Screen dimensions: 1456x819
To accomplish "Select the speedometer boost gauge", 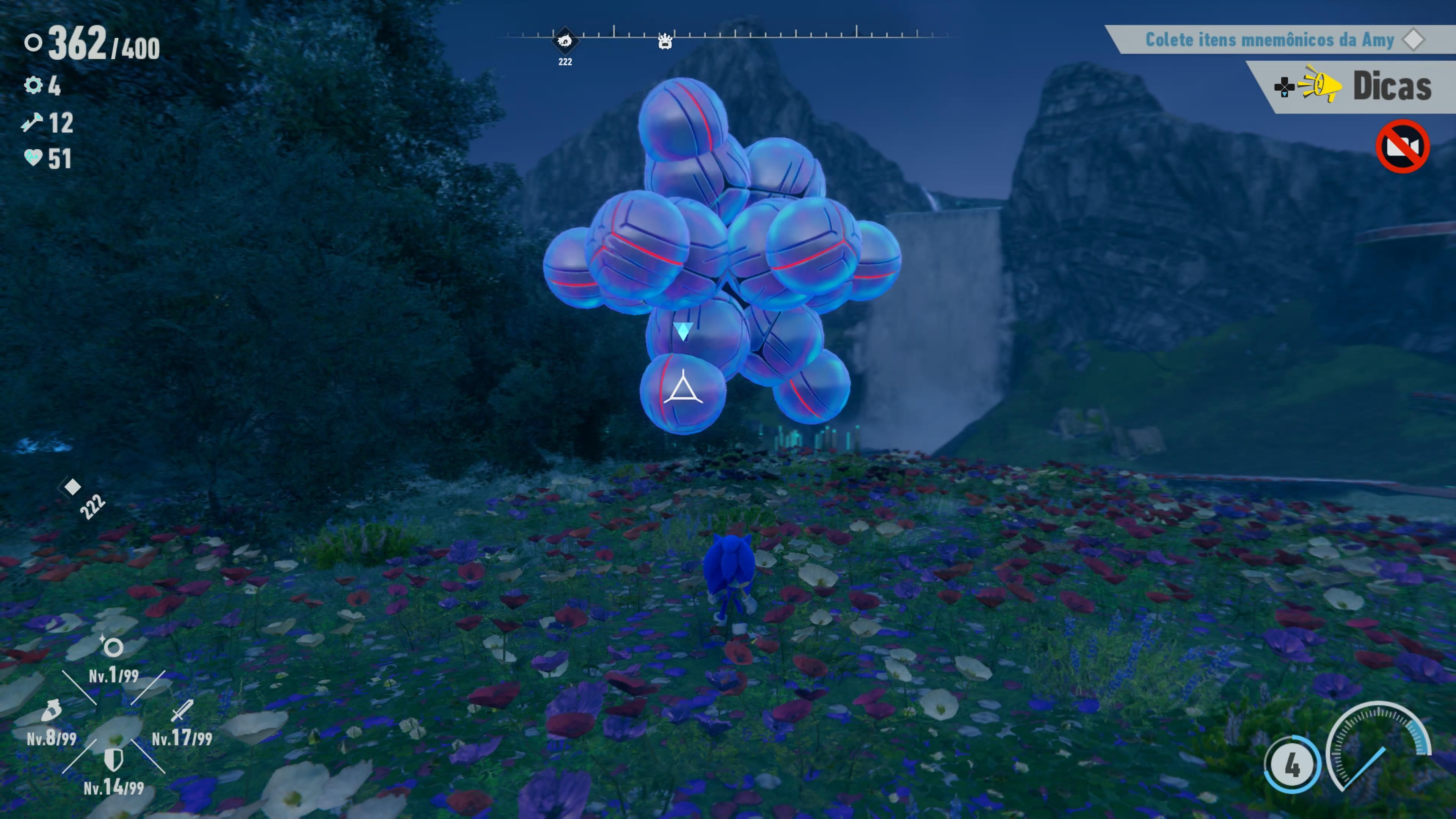I will coord(1379,746).
